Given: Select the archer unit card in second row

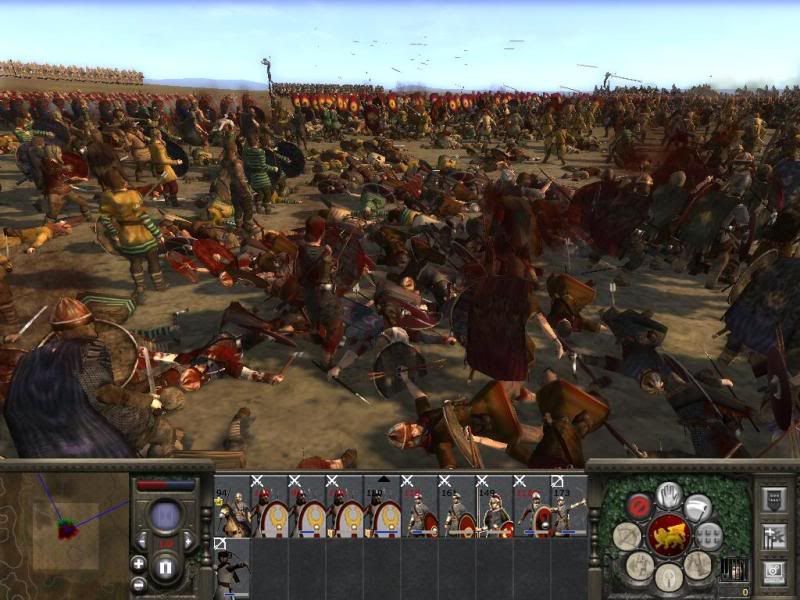Looking at the screenshot, I should click(x=230, y=570).
